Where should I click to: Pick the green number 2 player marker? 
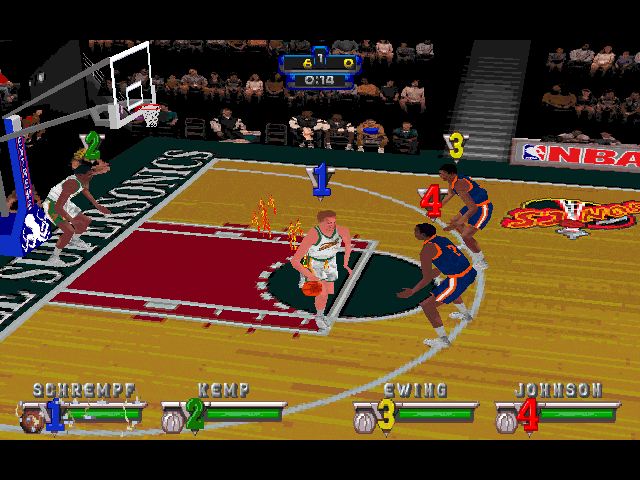92,146
